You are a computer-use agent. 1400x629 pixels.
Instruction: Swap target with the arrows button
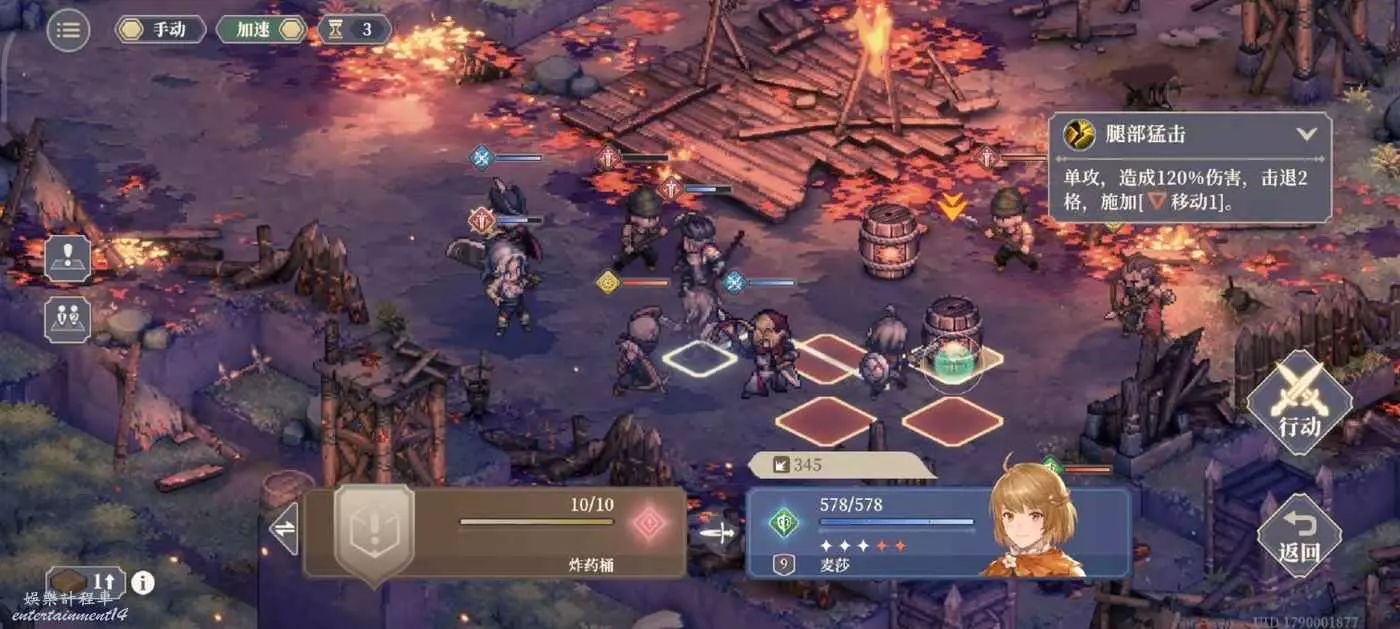(284, 530)
